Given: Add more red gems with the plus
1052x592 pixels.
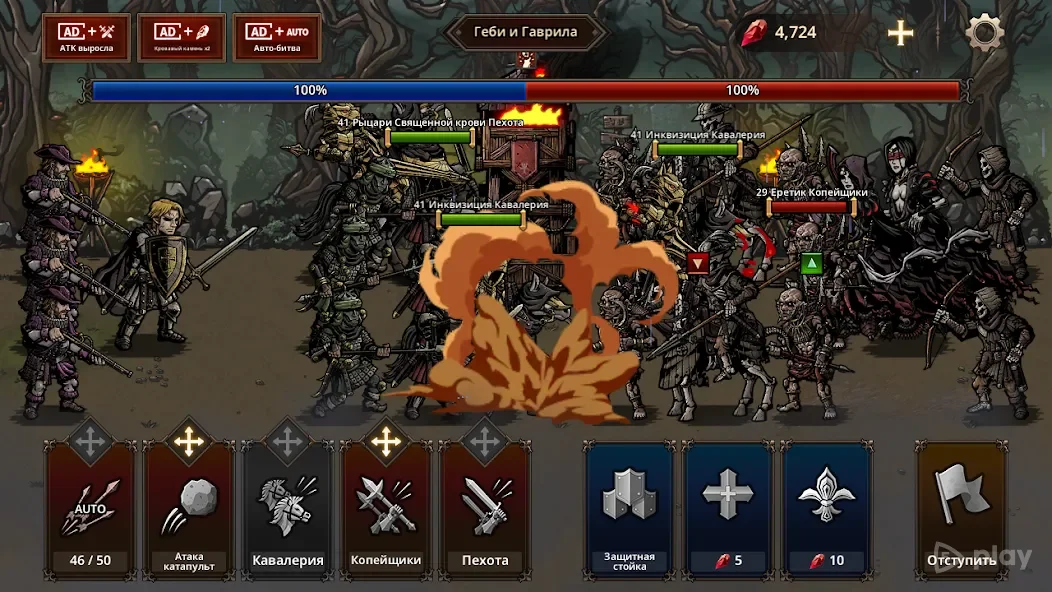Looking at the screenshot, I should tap(901, 33).
